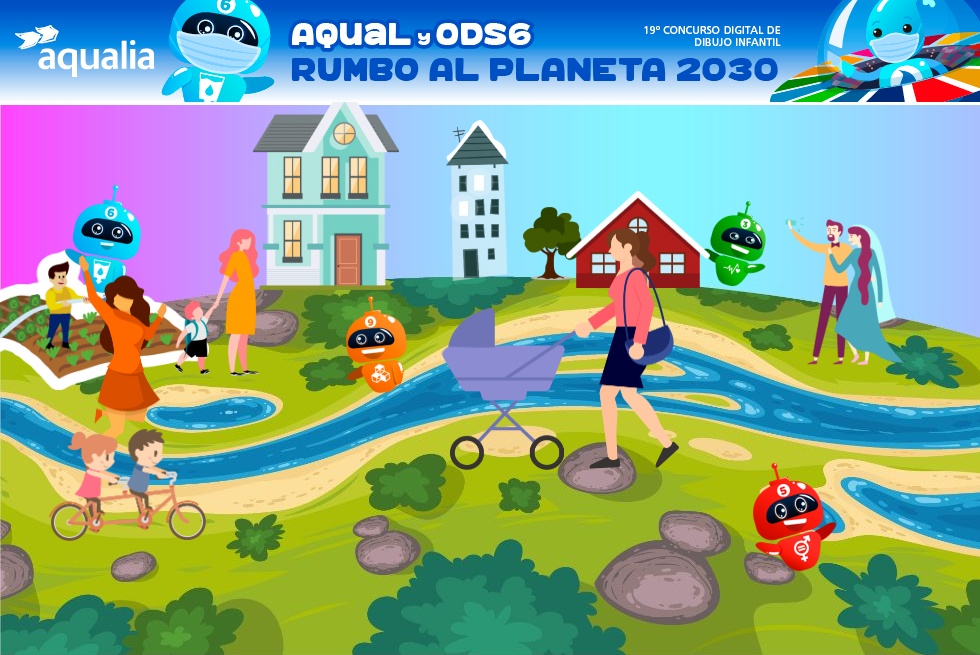Click the red number 5 robot
Screen dimensions: 980x655
(790, 517)
